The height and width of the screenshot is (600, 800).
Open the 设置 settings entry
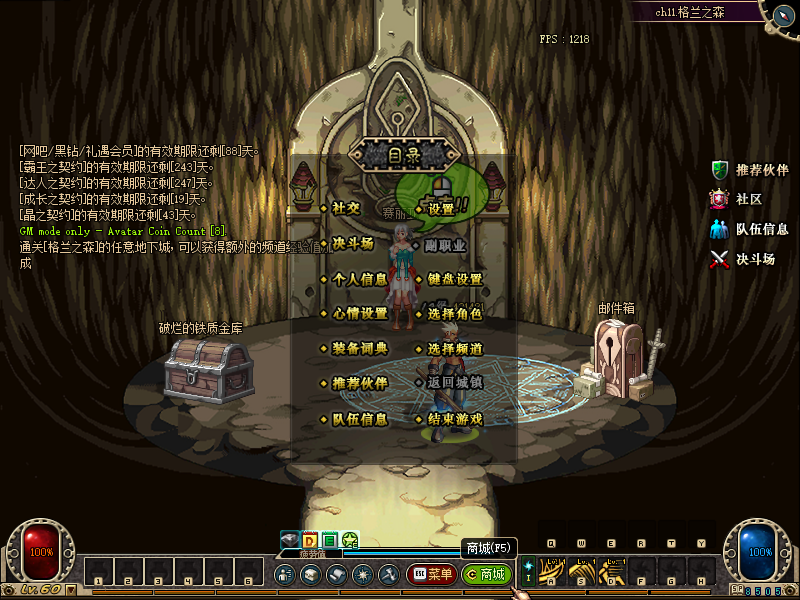click(441, 208)
